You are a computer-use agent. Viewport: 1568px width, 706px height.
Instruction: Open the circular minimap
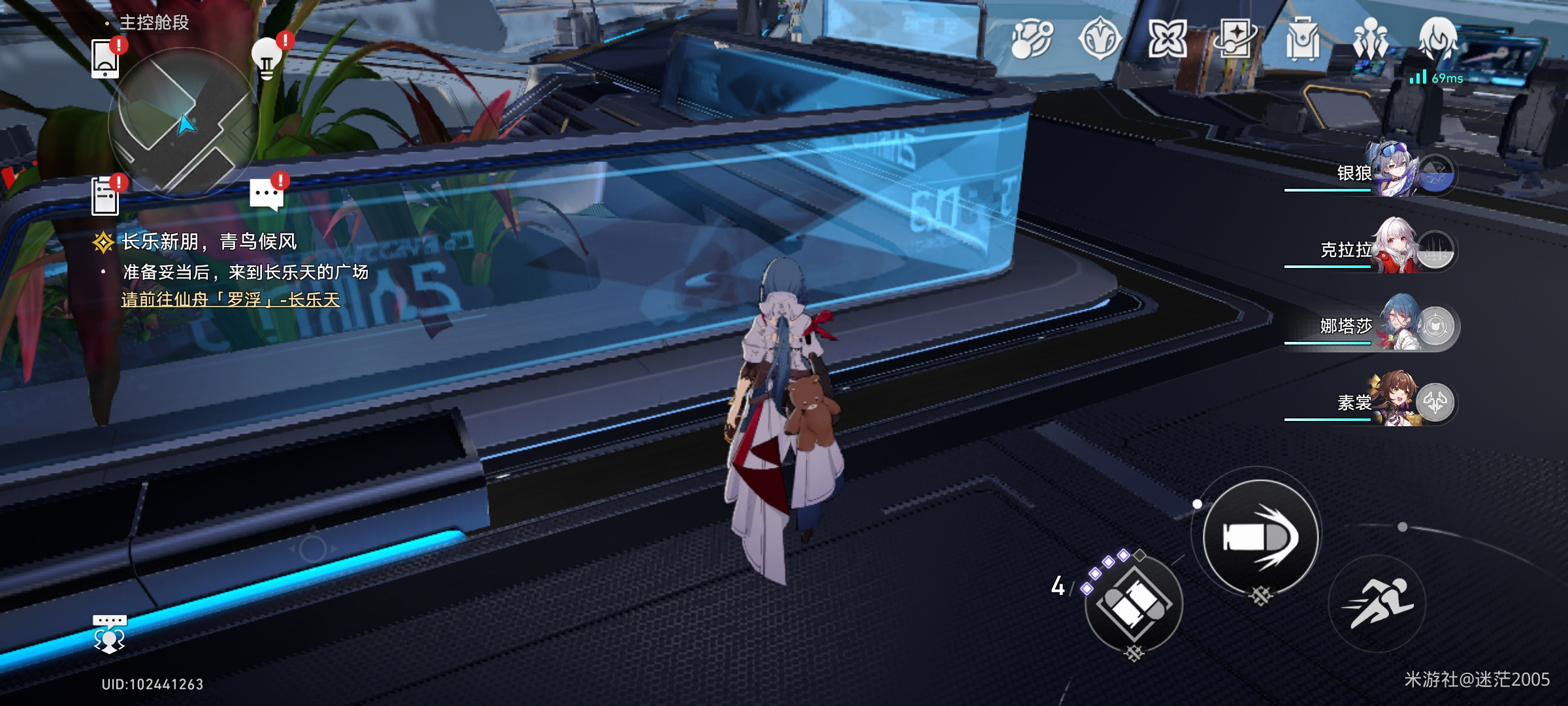click(x=183, y=121)
